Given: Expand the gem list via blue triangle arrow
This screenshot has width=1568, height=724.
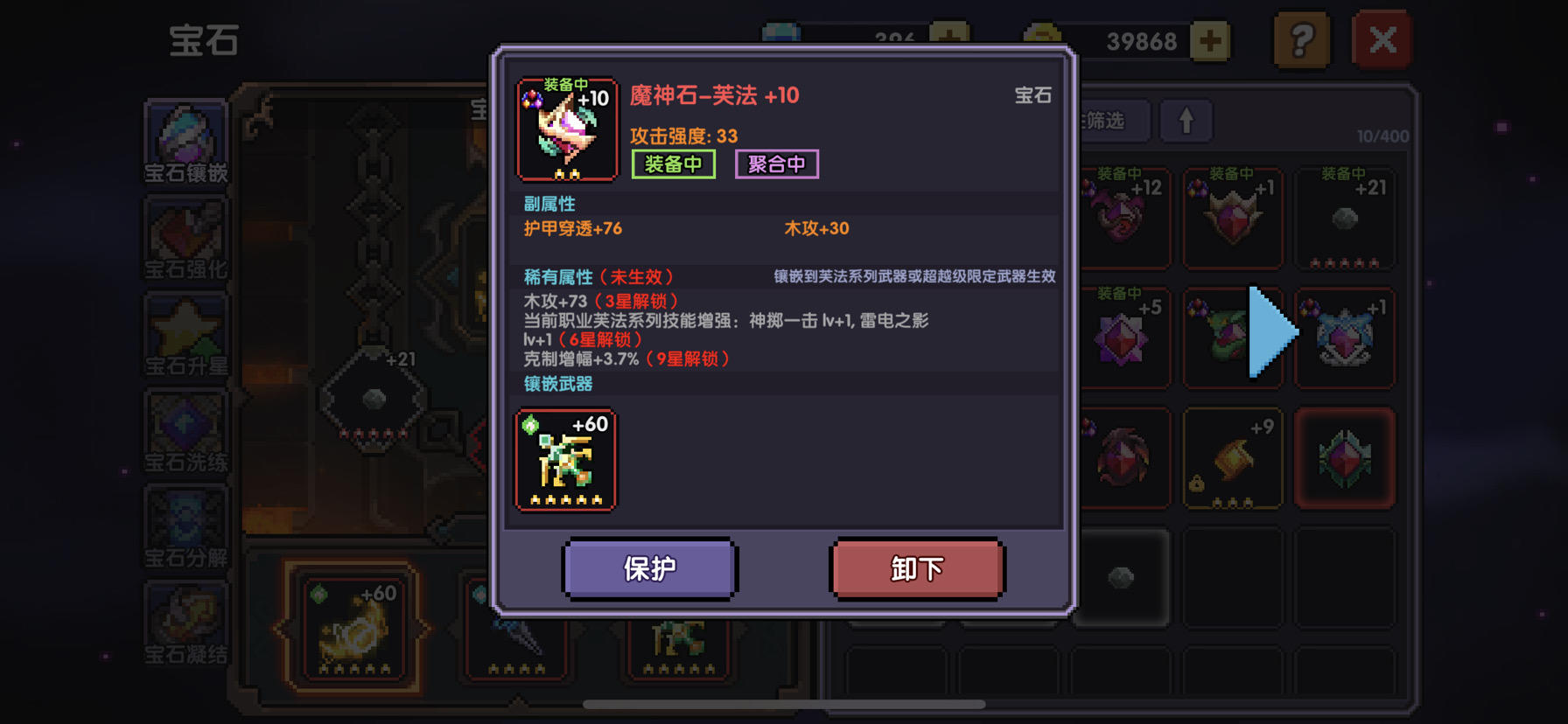Looking at the screenshot, I should coord(1269,331).
